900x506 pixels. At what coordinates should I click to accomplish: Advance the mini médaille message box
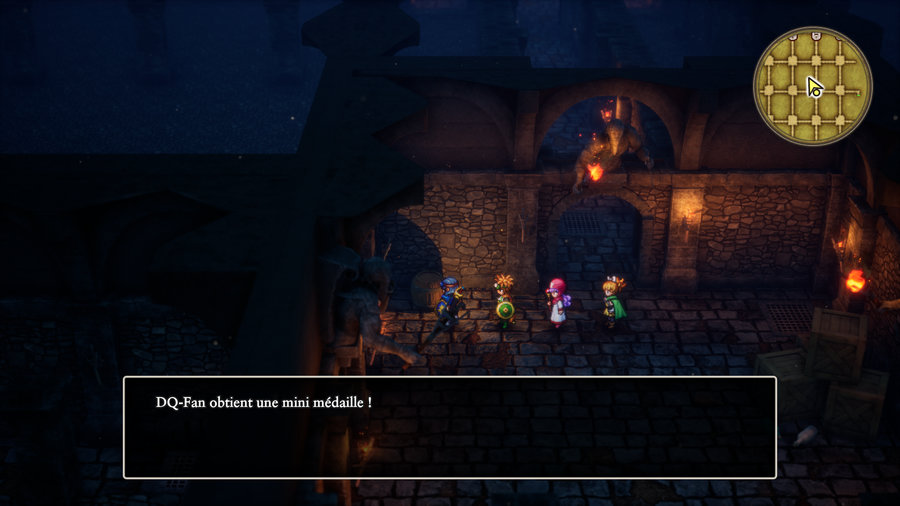tap(449, 427)
